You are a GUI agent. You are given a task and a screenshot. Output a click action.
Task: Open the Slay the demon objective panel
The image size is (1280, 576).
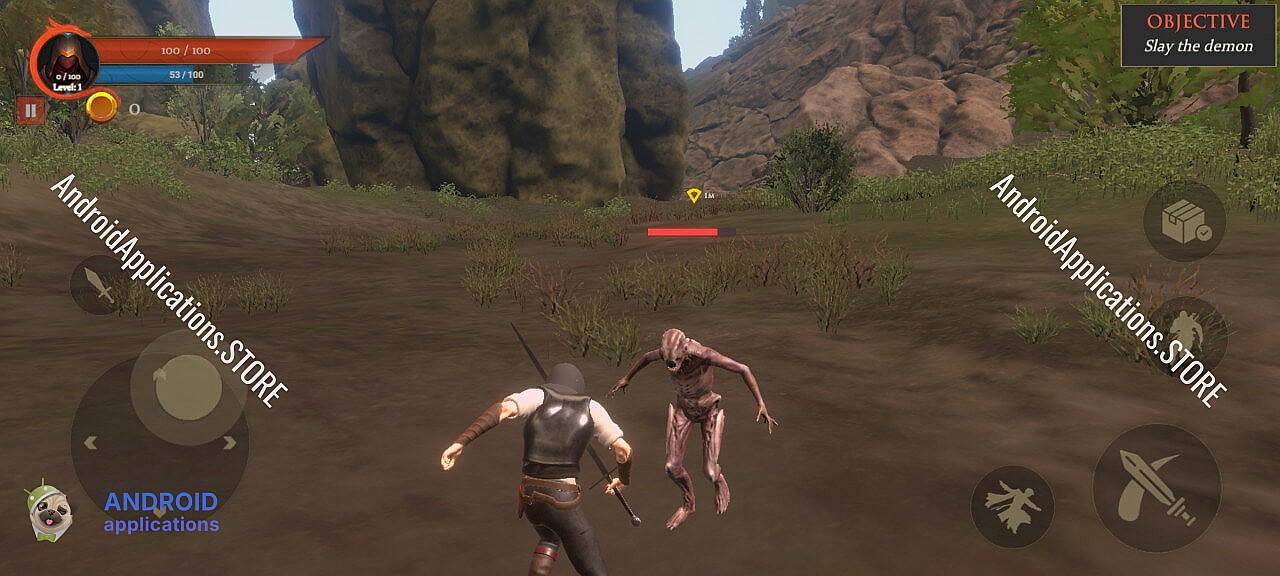pyautogui.click(x=1198, y=35)
